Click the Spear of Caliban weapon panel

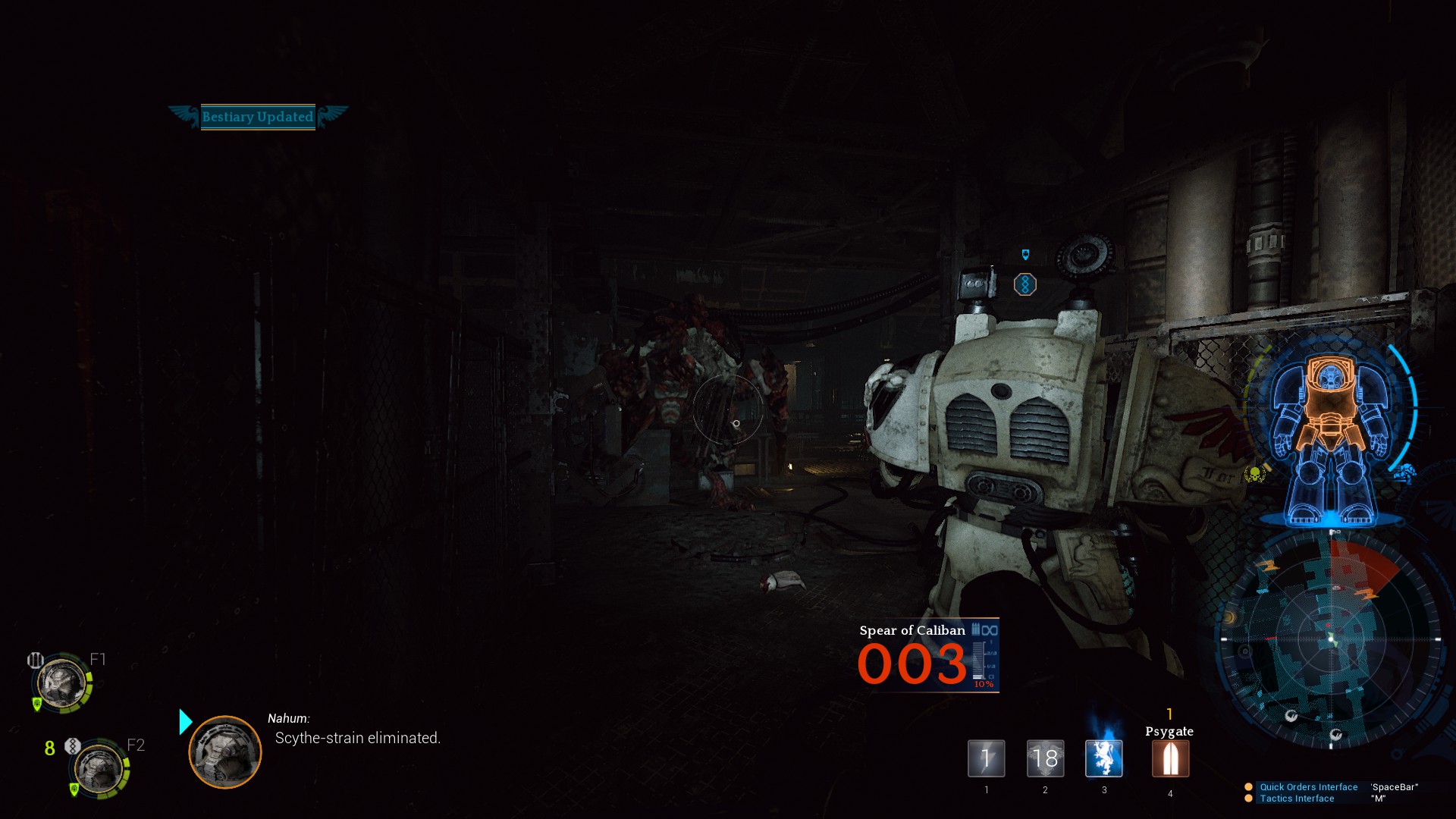click(x=927, y=655)
